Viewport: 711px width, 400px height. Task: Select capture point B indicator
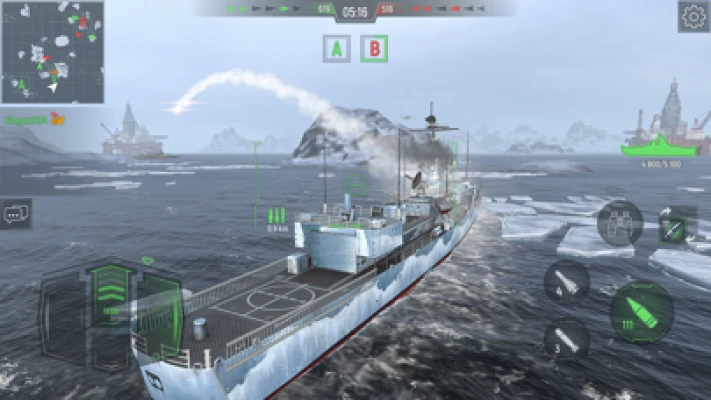pyautogui.click(x=374, y=48)
